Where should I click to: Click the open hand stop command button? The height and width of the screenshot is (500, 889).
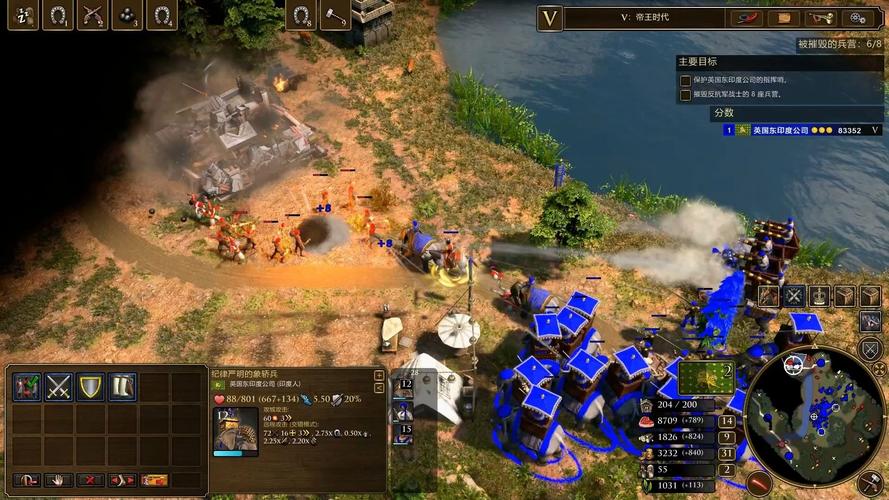point(58,480)
